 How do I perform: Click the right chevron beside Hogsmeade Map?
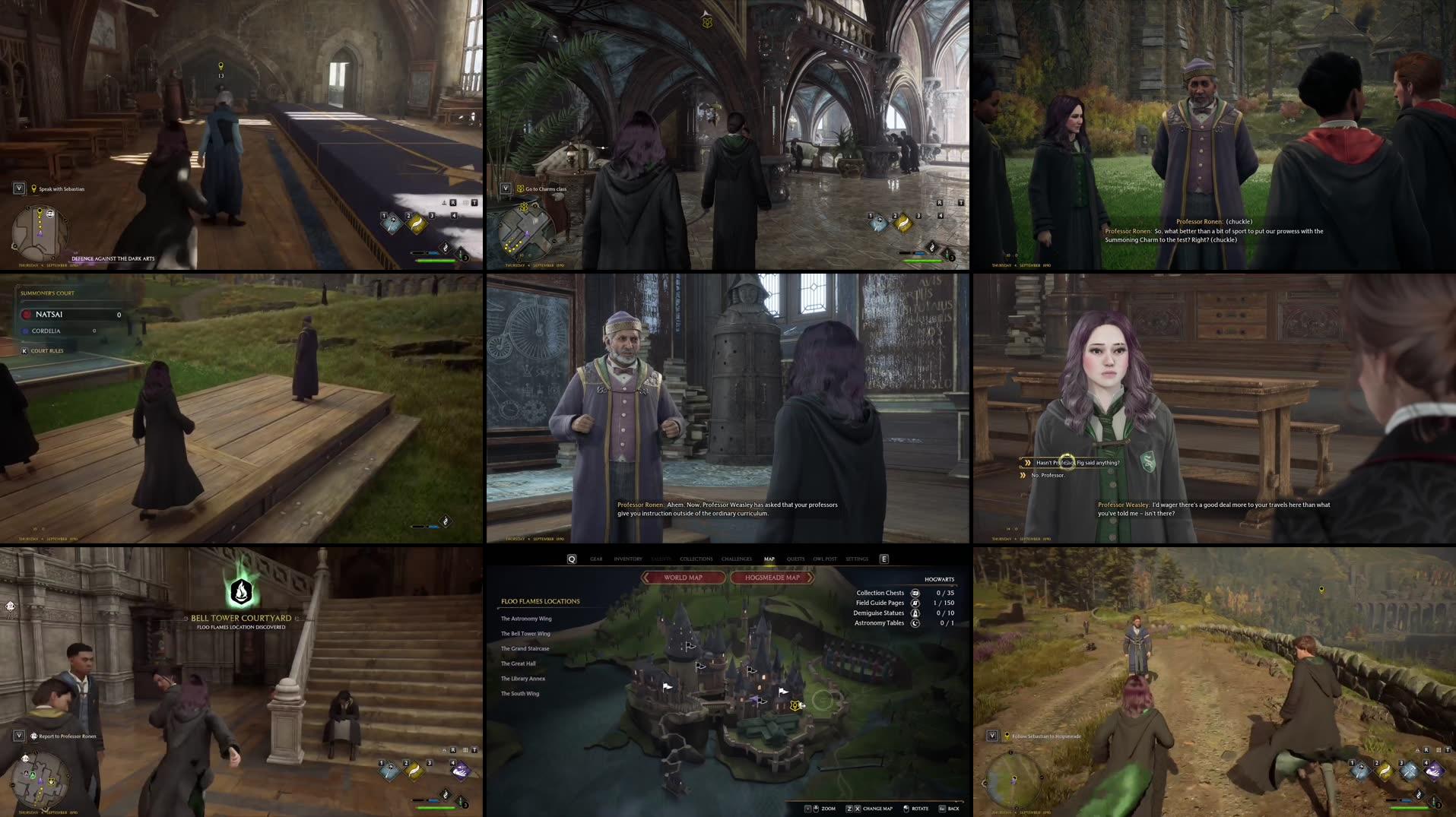810,577
